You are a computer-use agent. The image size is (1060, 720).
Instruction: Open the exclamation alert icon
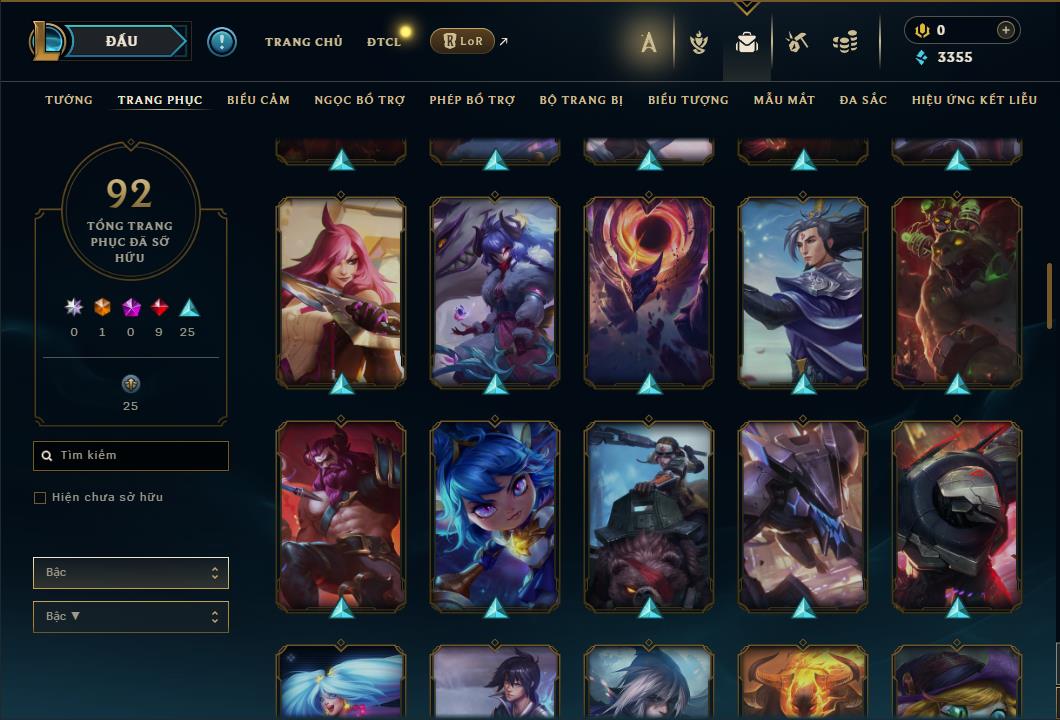(x=222, y=41)
